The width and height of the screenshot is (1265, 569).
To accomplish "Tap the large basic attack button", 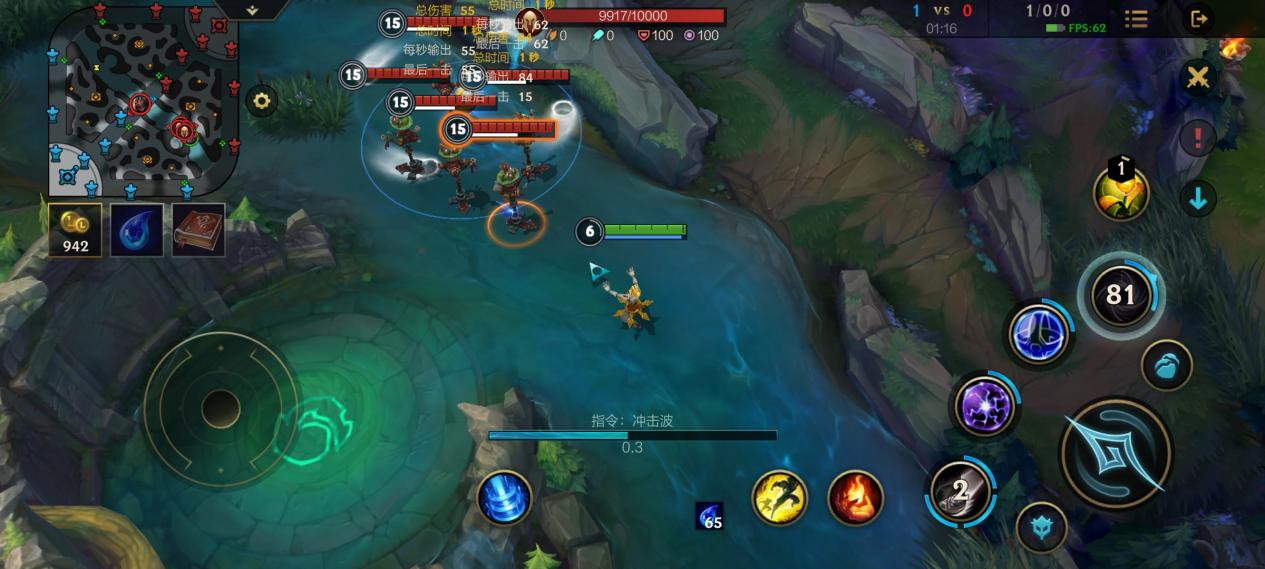I will coord(1115,453).
